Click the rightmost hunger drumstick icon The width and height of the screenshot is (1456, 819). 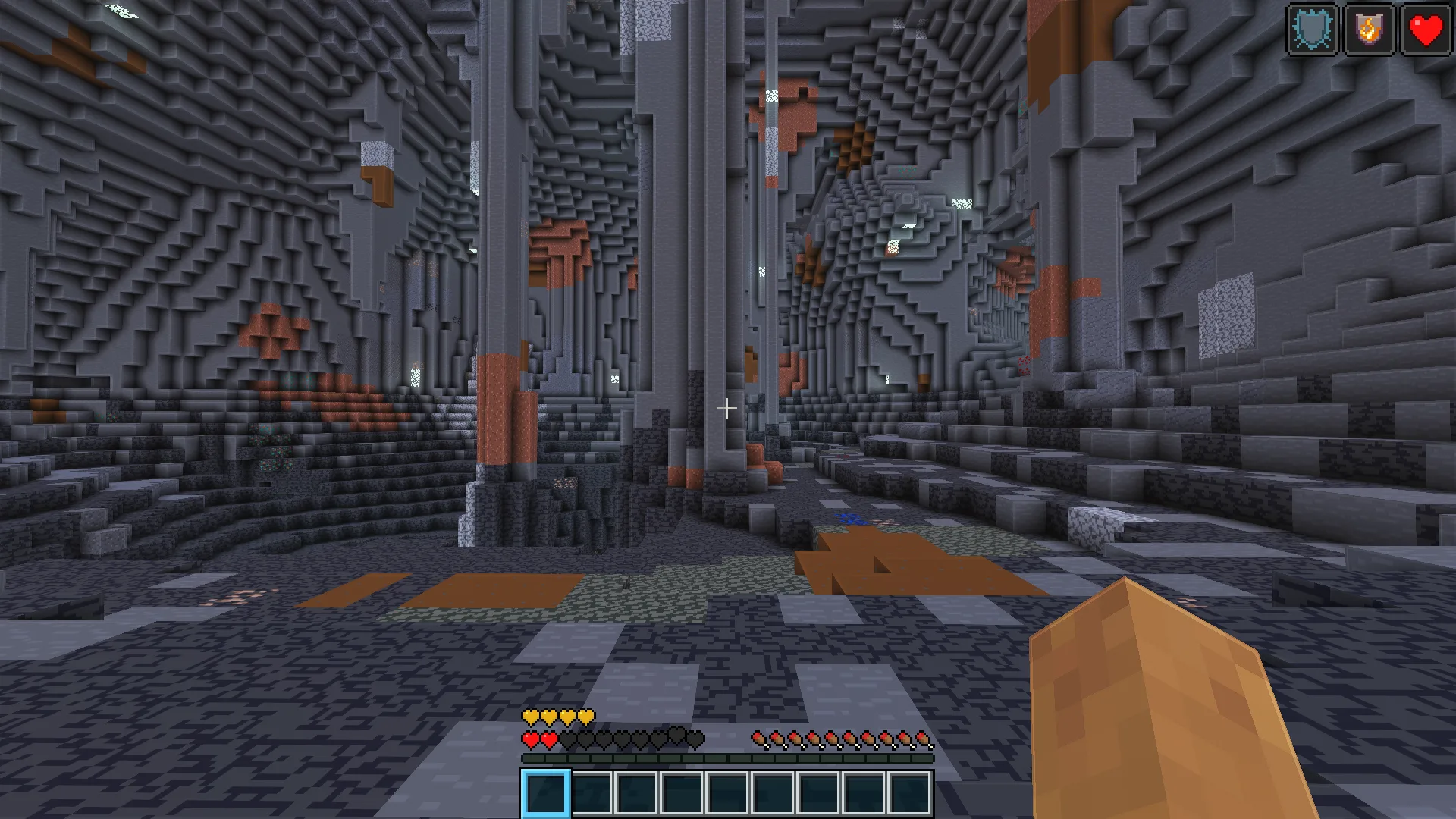[924, 739]
